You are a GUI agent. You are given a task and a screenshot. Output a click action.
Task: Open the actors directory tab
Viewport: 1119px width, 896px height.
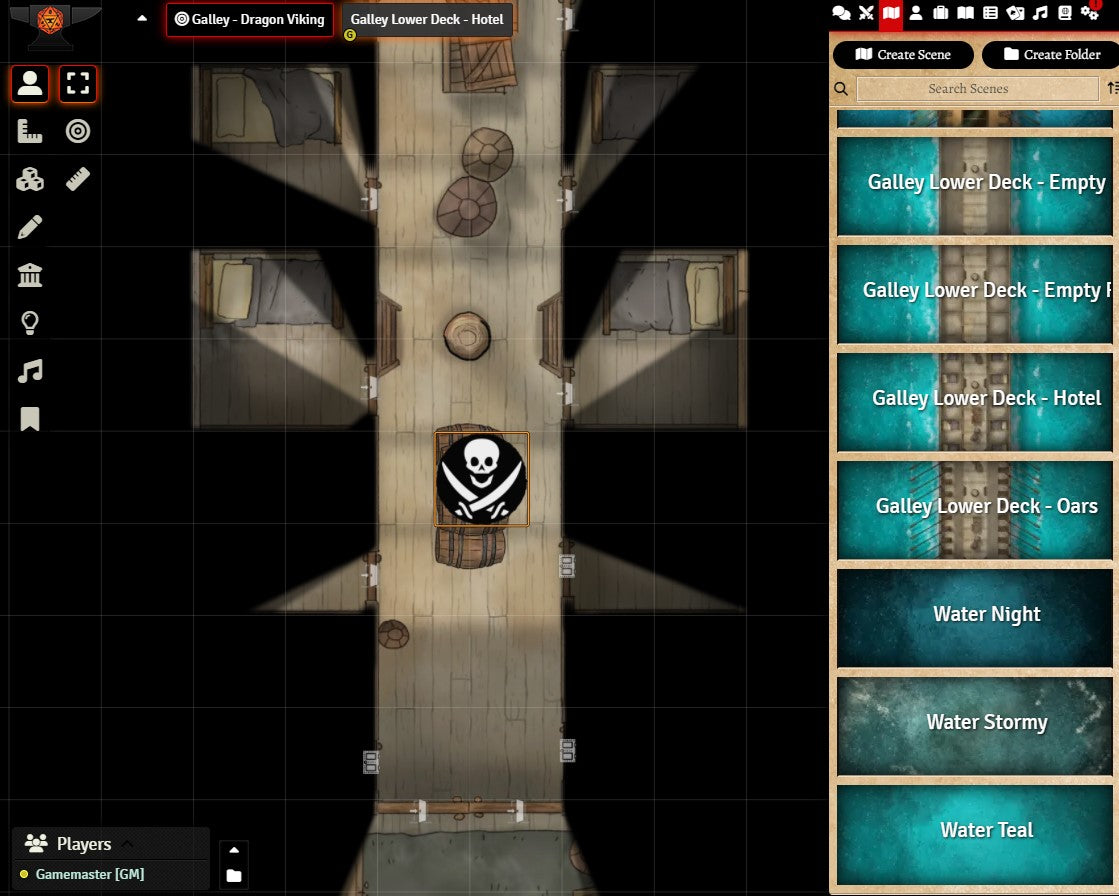pos(915,13)
